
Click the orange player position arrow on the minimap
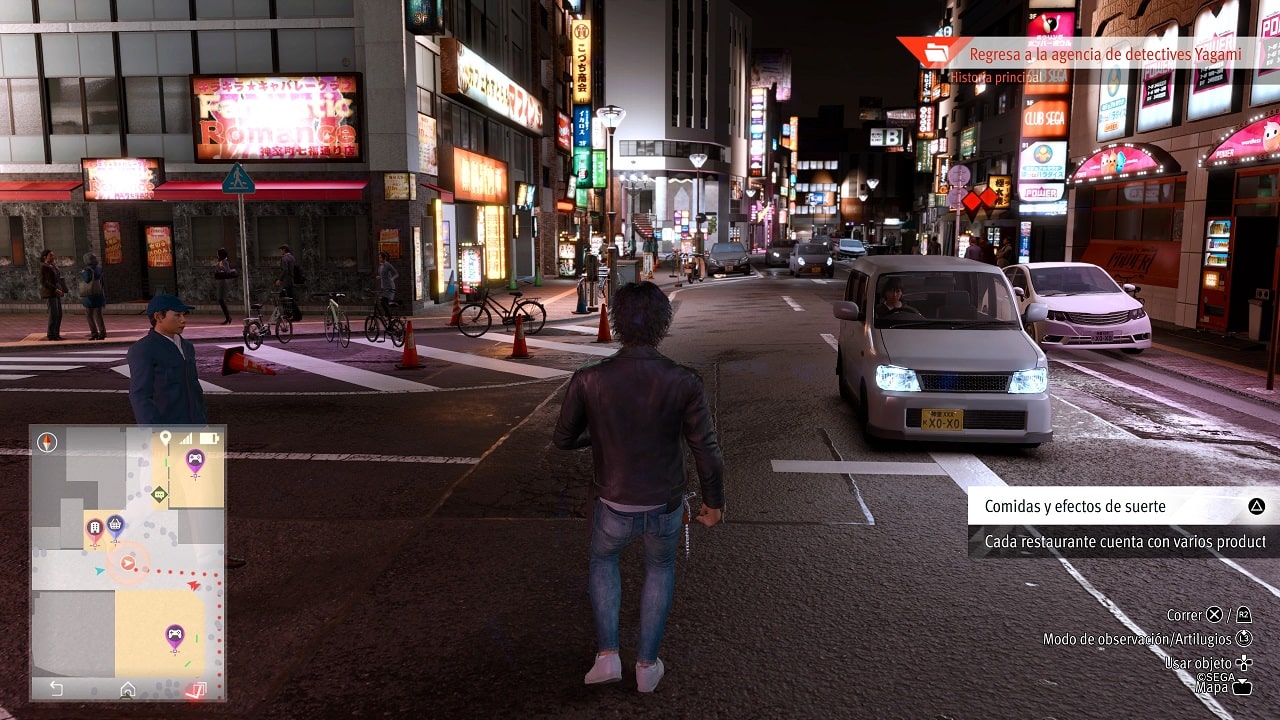tap(127, 563)
